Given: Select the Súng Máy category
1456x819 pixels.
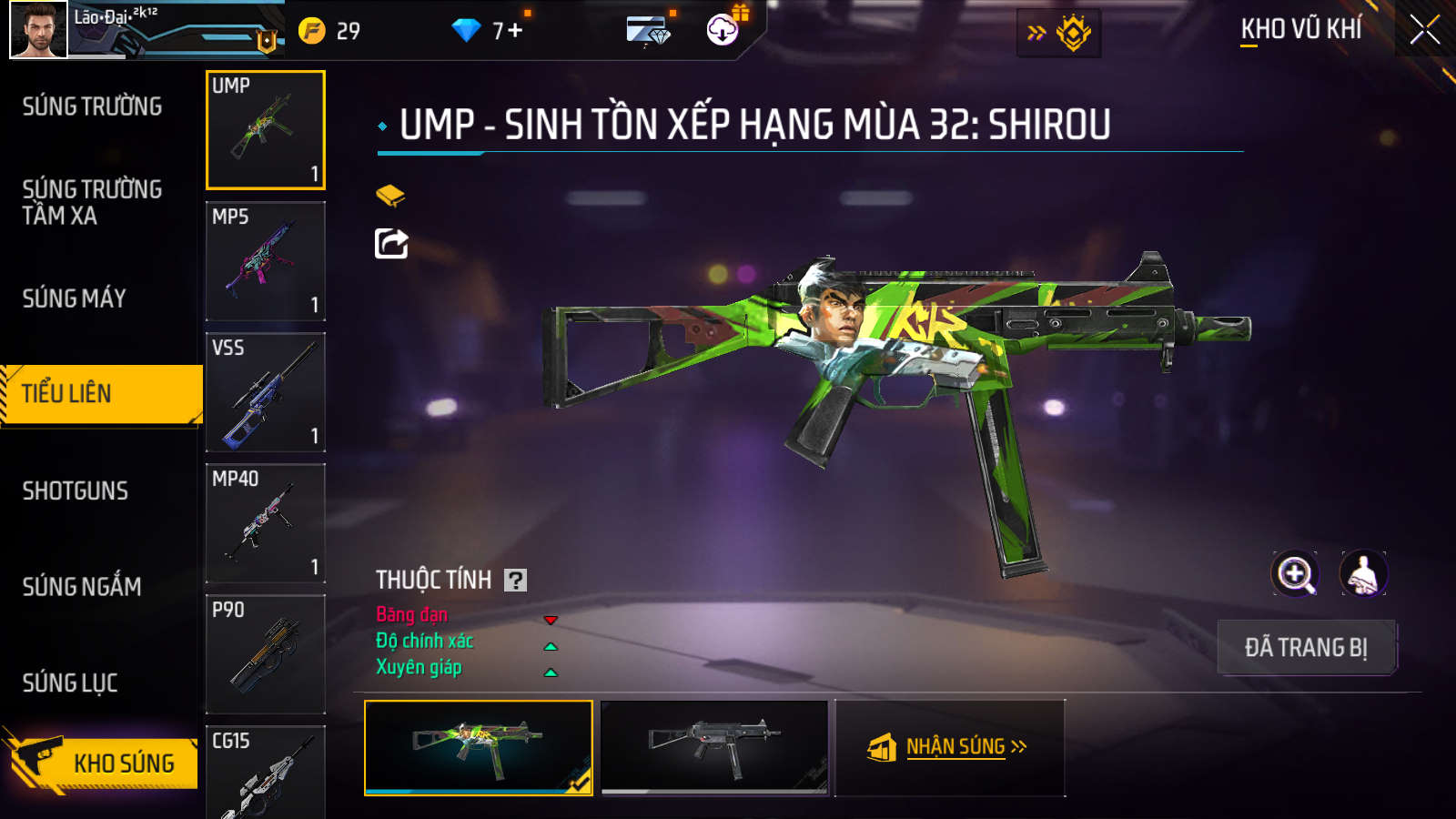Looking at the screenshot, I should tap(75, 298).
